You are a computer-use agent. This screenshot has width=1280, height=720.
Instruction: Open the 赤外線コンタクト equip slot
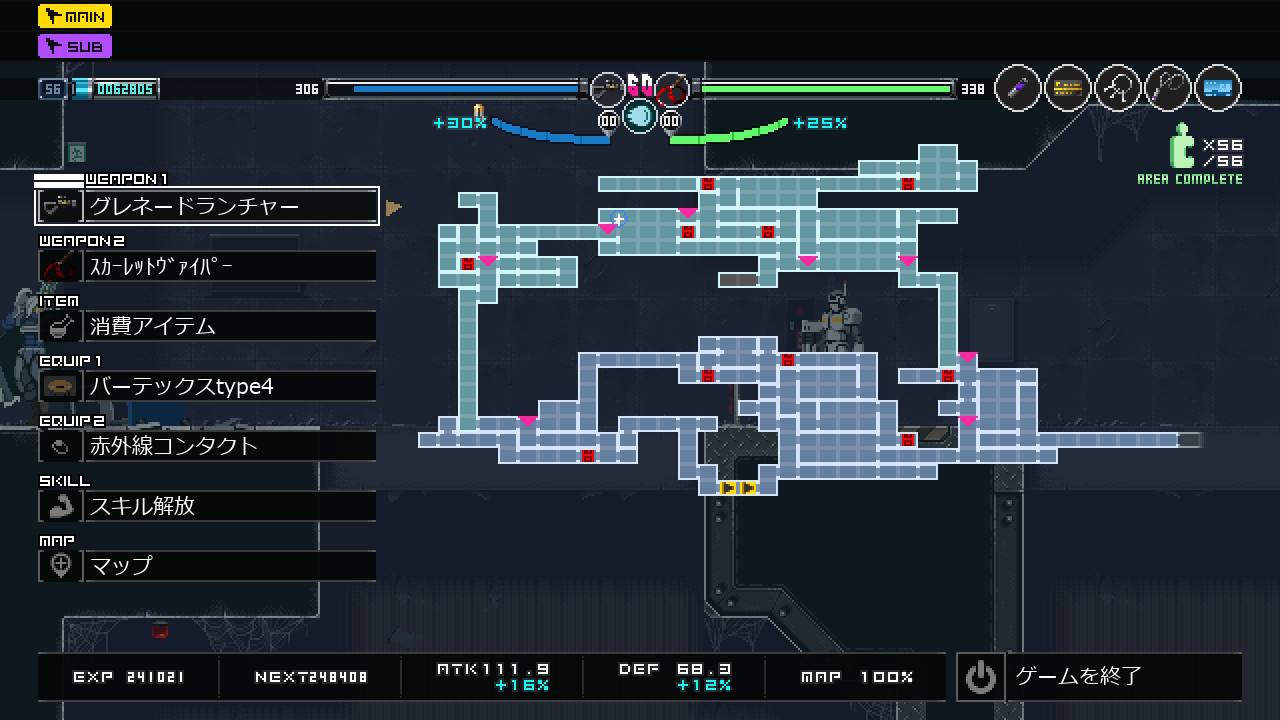pyautogui.click(x=207, y=446)
